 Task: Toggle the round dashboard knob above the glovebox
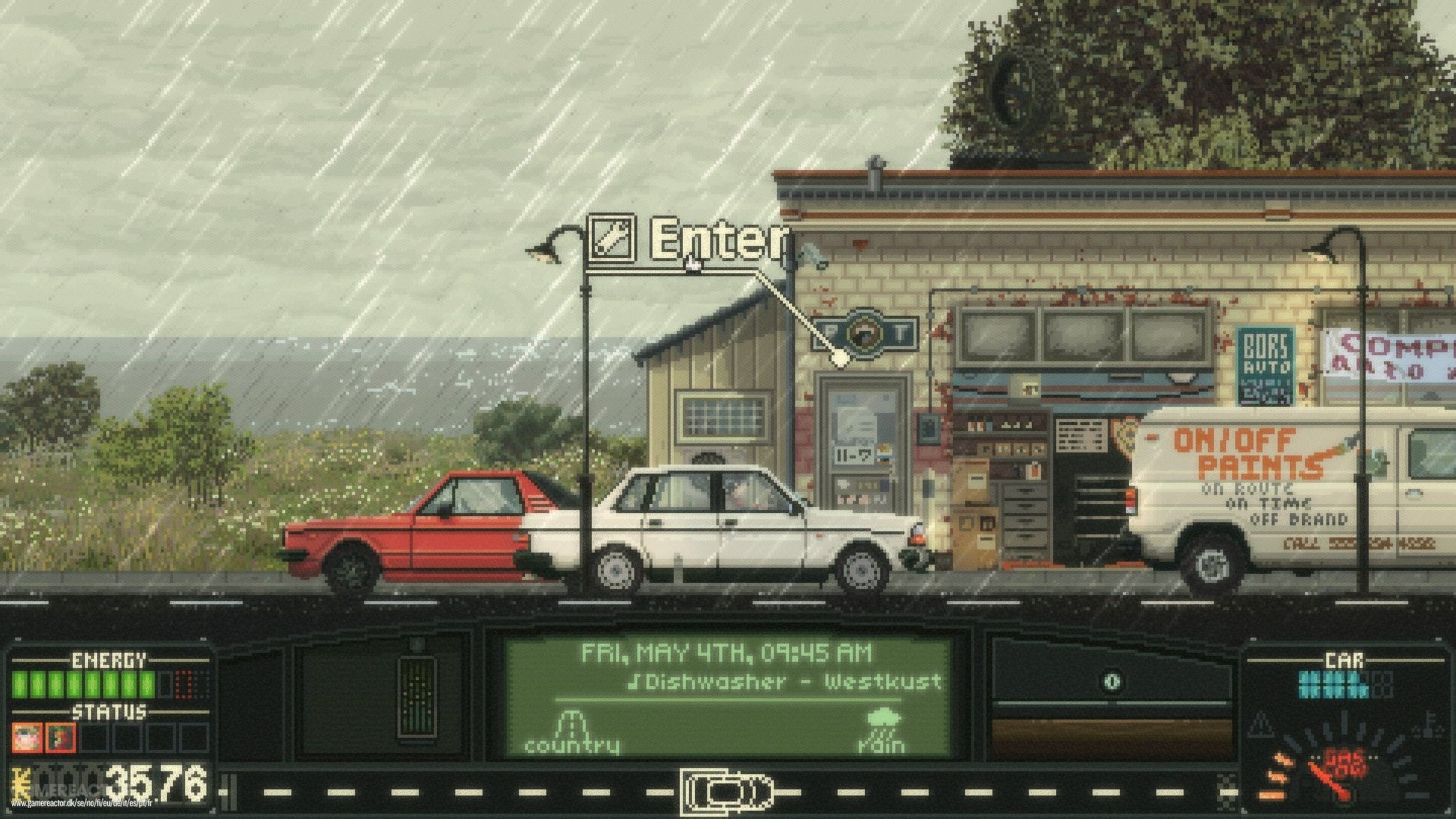1112,682
